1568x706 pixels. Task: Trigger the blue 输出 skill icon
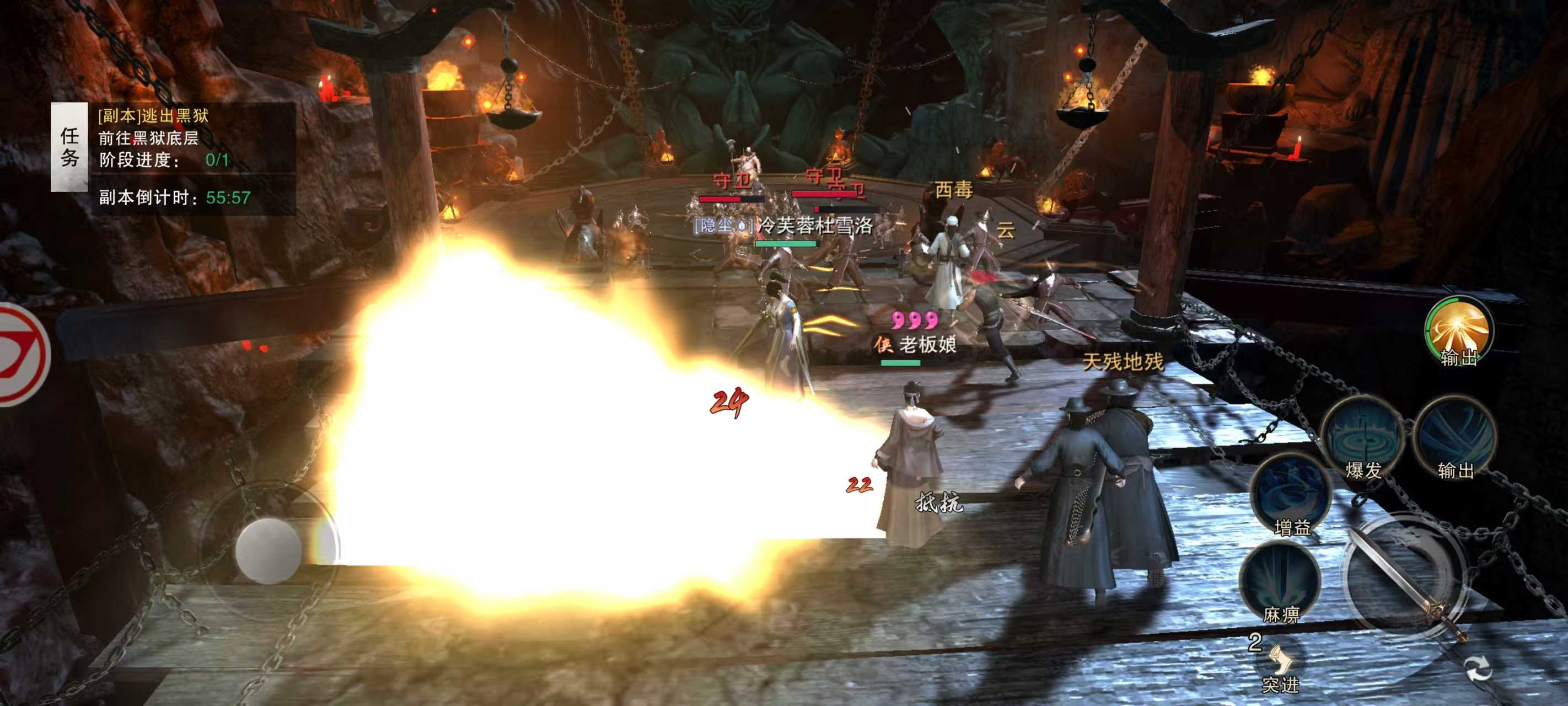1455,437
